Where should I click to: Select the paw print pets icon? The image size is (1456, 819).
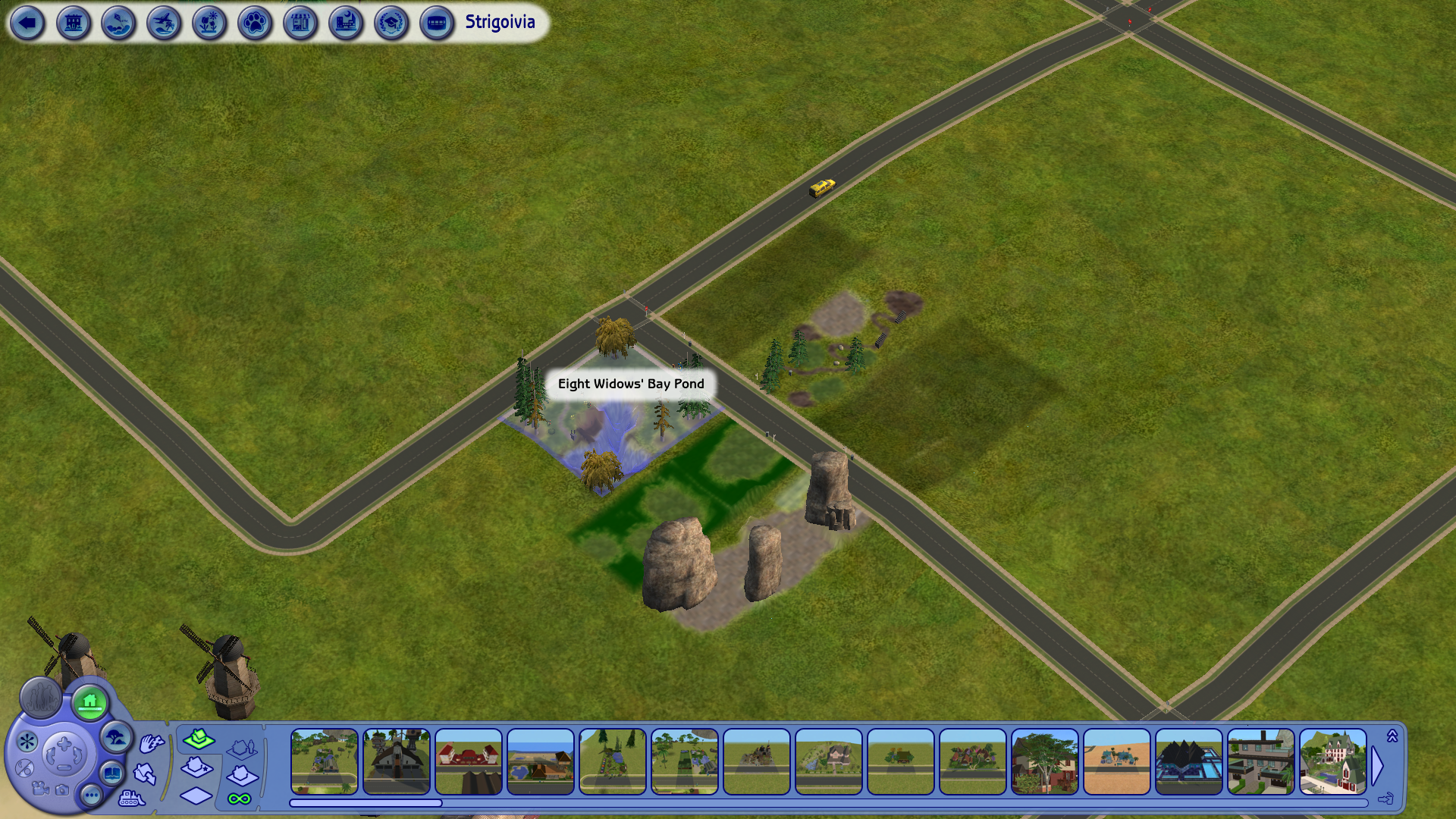click(x=255, y=23)
